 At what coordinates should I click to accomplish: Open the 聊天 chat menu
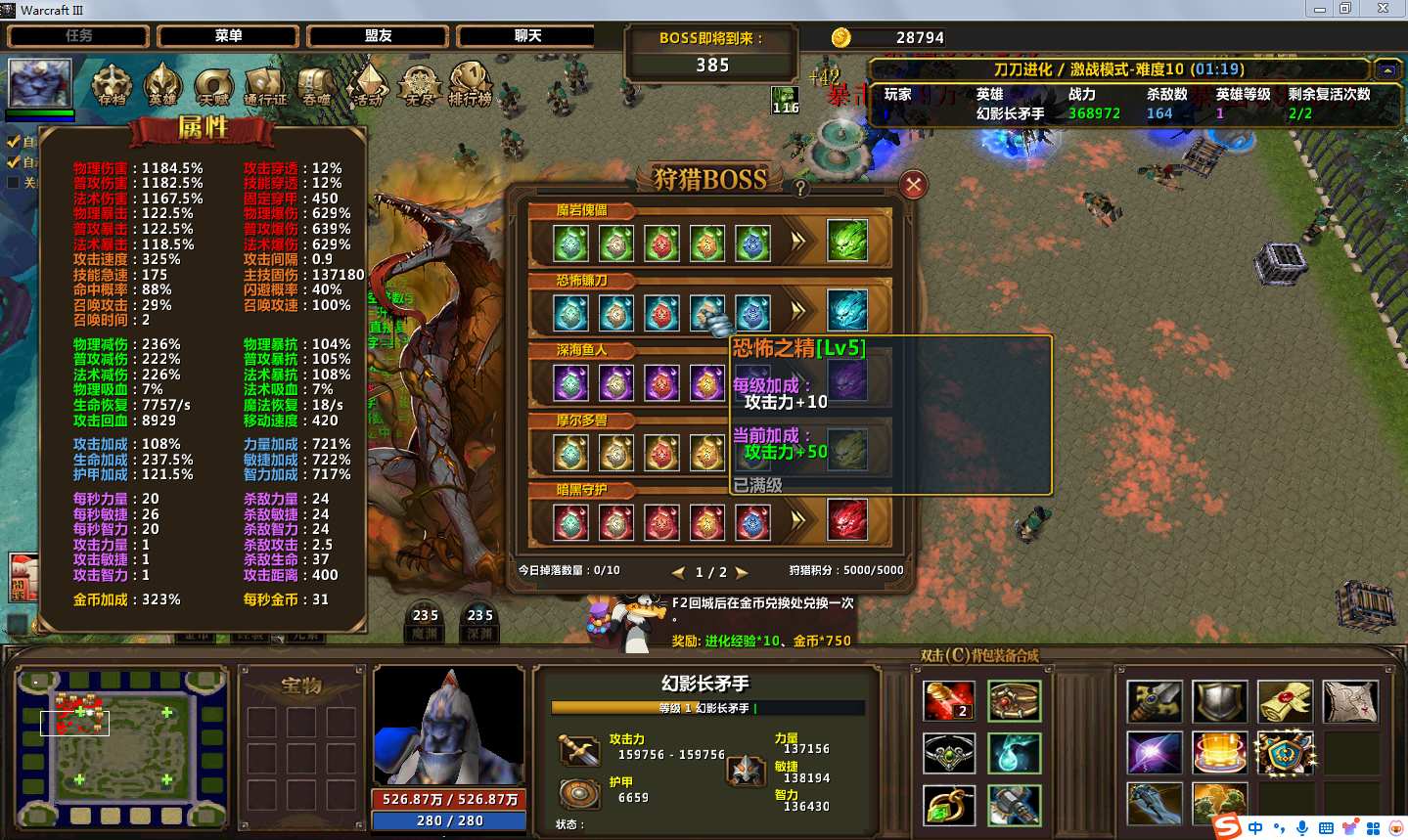[527, 36]
